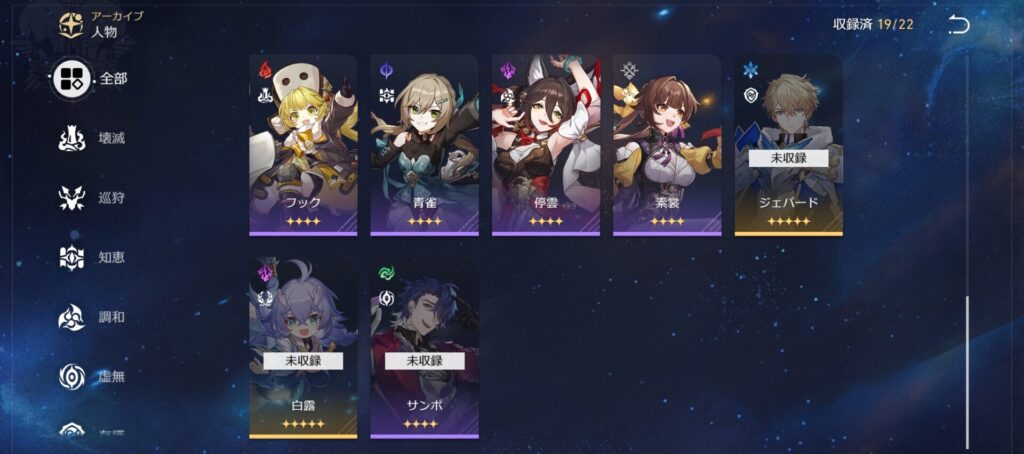View the 停雲 character card
Image resolution: width=1024 pixels, height=454 pixels.
546,145
